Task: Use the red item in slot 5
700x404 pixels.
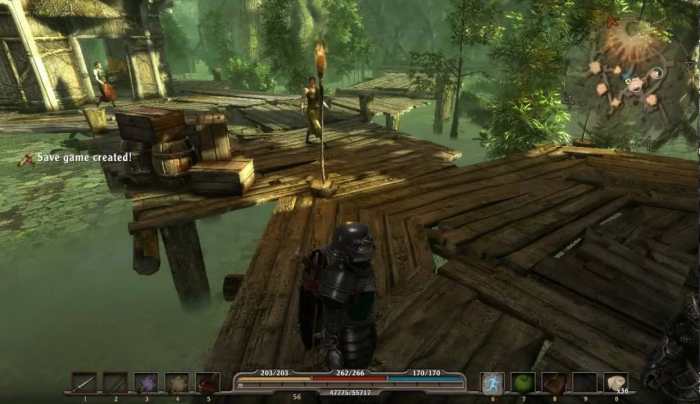Action: [x=208, y=383]
